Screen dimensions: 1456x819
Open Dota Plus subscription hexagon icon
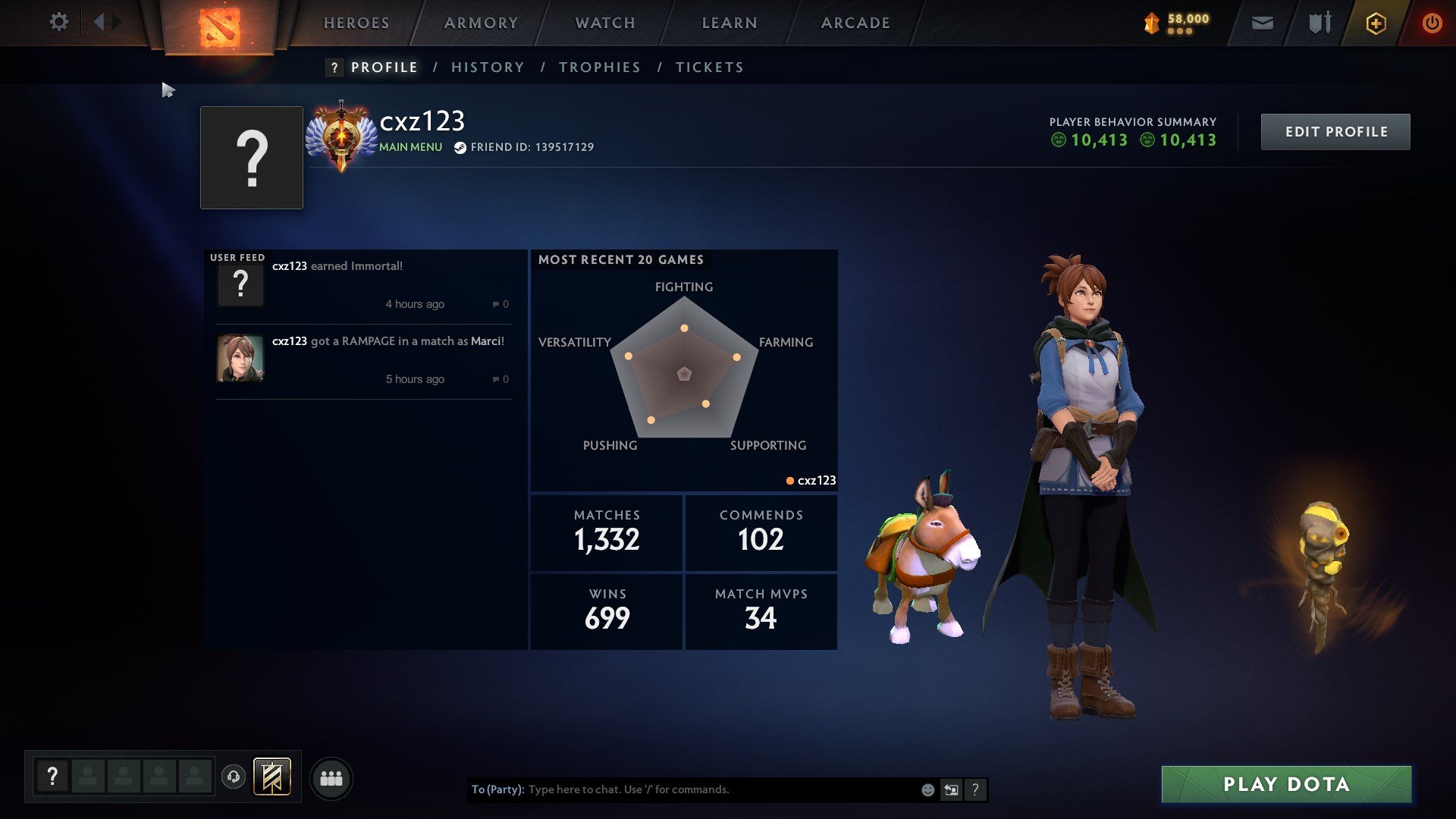tap(1375, 23)
